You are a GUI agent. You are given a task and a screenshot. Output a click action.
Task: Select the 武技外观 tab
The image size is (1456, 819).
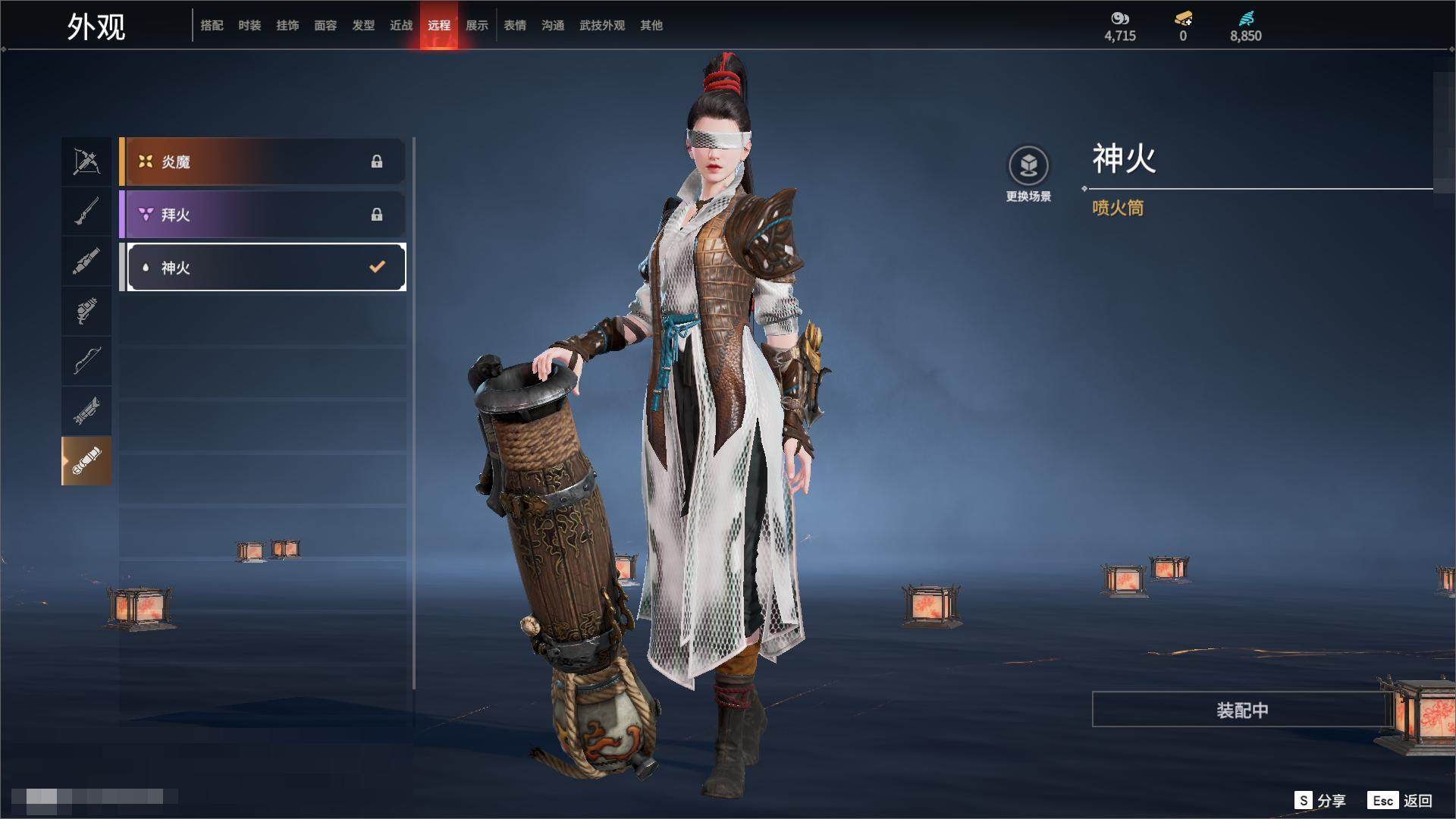pos(602,25)
